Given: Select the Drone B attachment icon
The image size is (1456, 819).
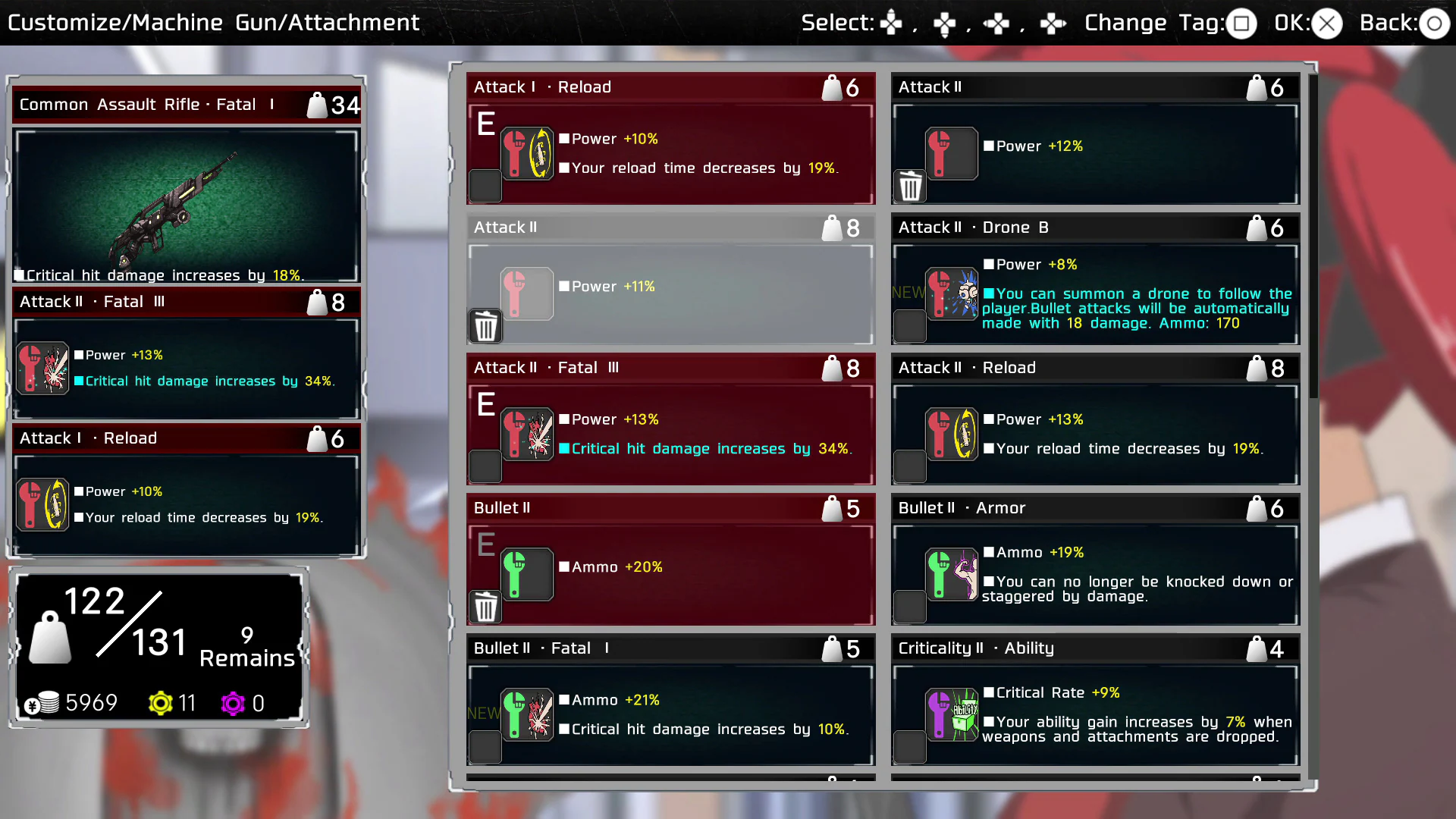Looking at the screenshot, I should pyautogui.click(x=952, y=294).
